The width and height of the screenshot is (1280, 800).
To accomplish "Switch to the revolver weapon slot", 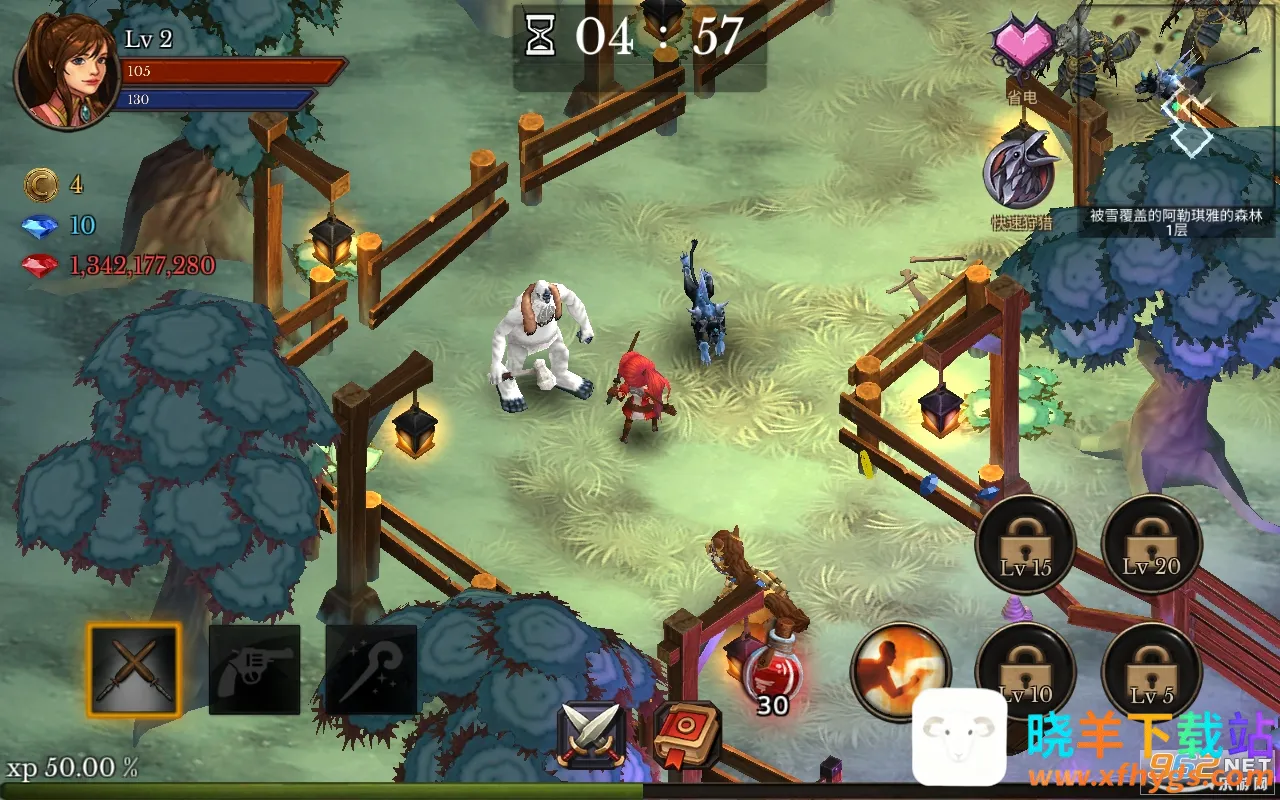I will tap(254, 669).
